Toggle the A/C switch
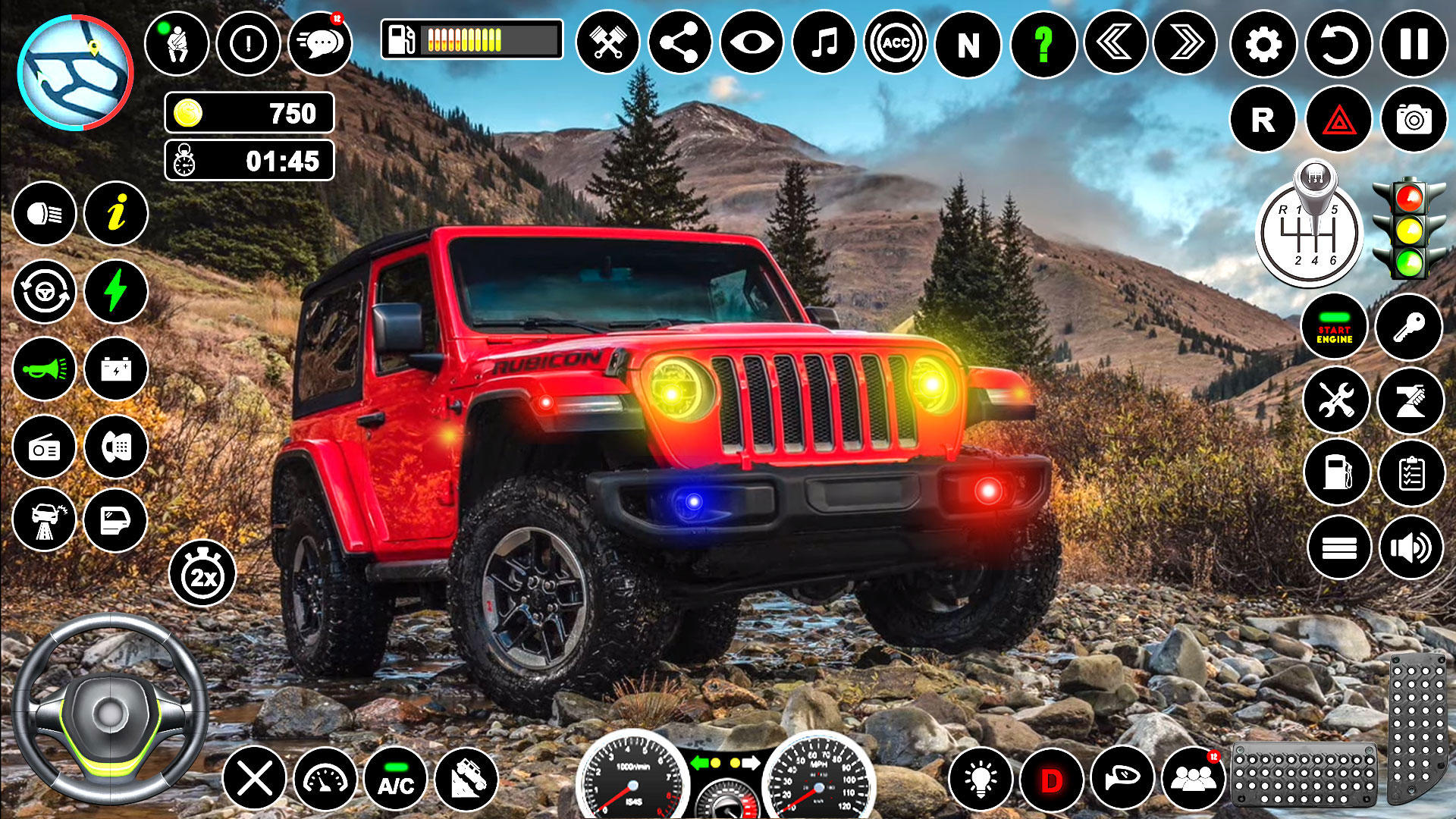Image resolution: width=1456 pixels, height=819 pixels. coord(396,779)
